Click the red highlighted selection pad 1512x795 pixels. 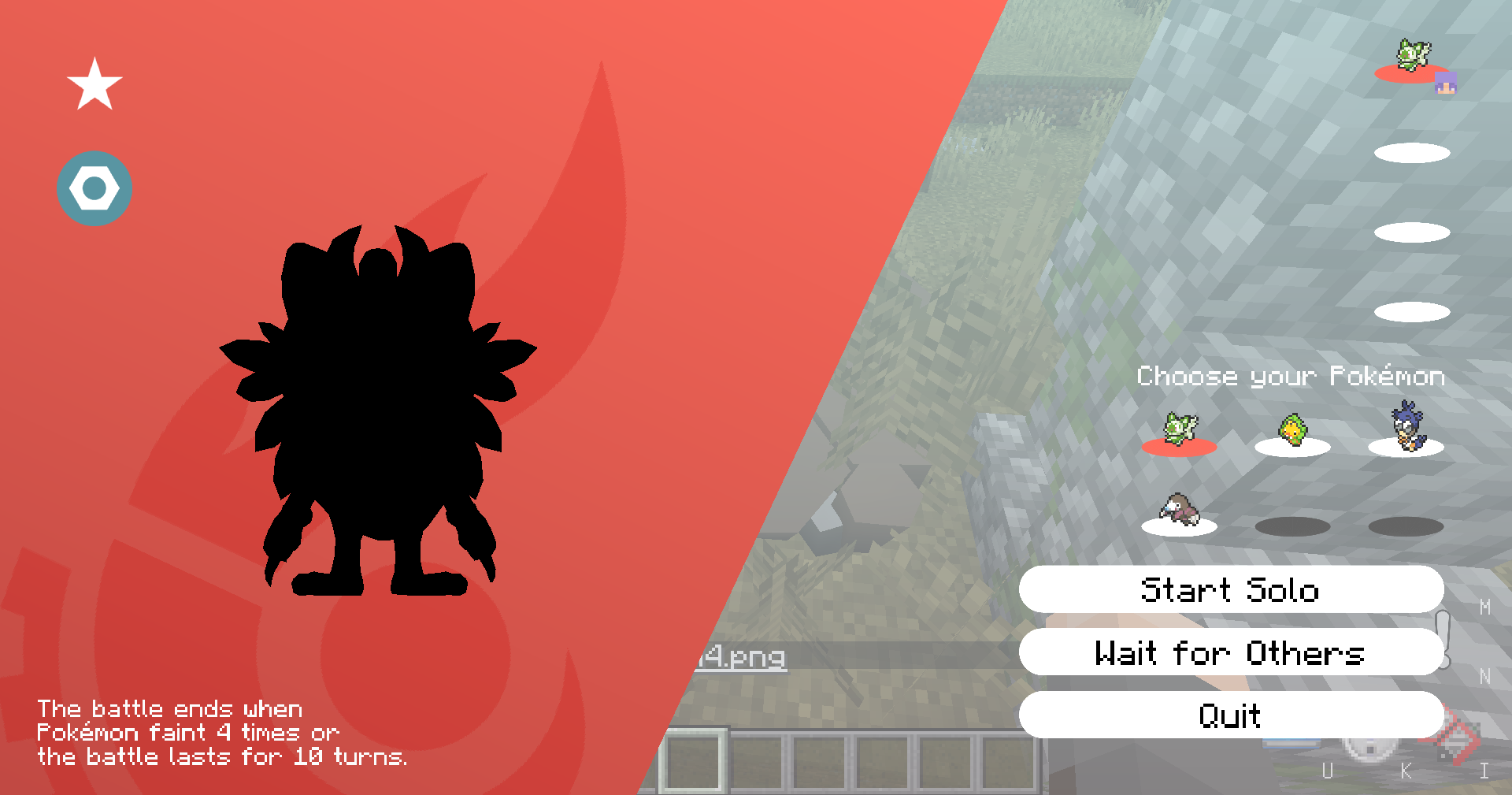tap(1180, 447)
